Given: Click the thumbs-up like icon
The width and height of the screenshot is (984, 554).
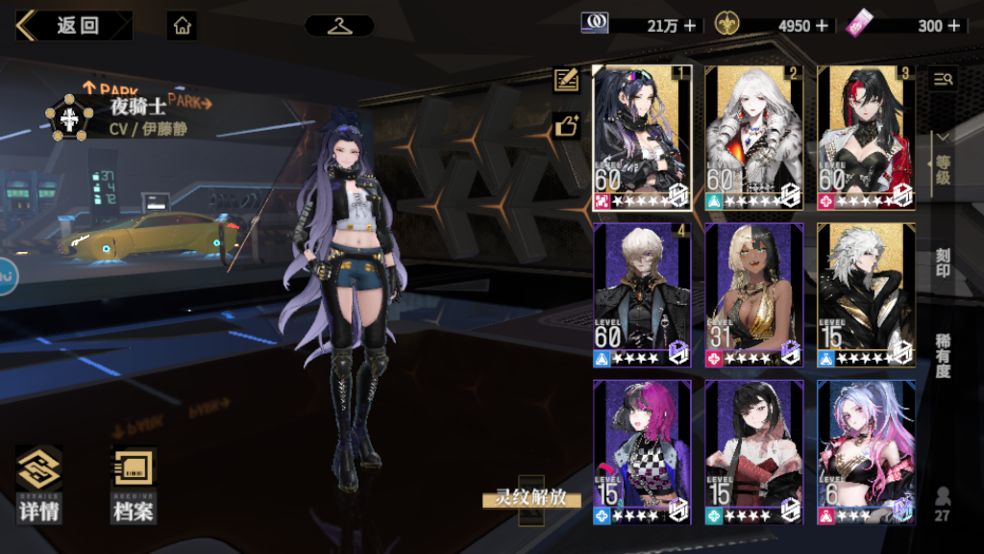Looking at the screenshot, I should [567, 126].
